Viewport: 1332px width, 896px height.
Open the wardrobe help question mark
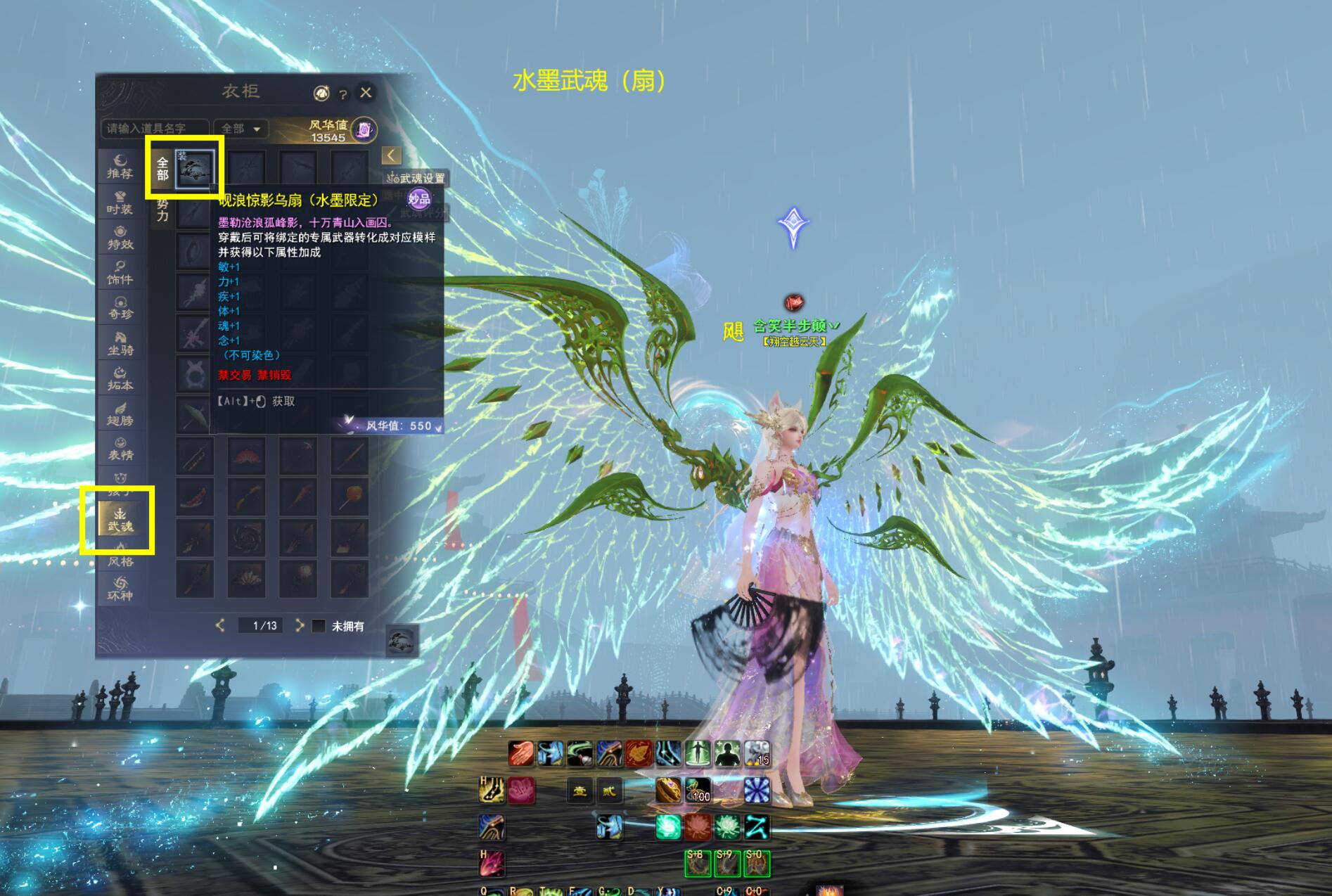pos(343,94)
